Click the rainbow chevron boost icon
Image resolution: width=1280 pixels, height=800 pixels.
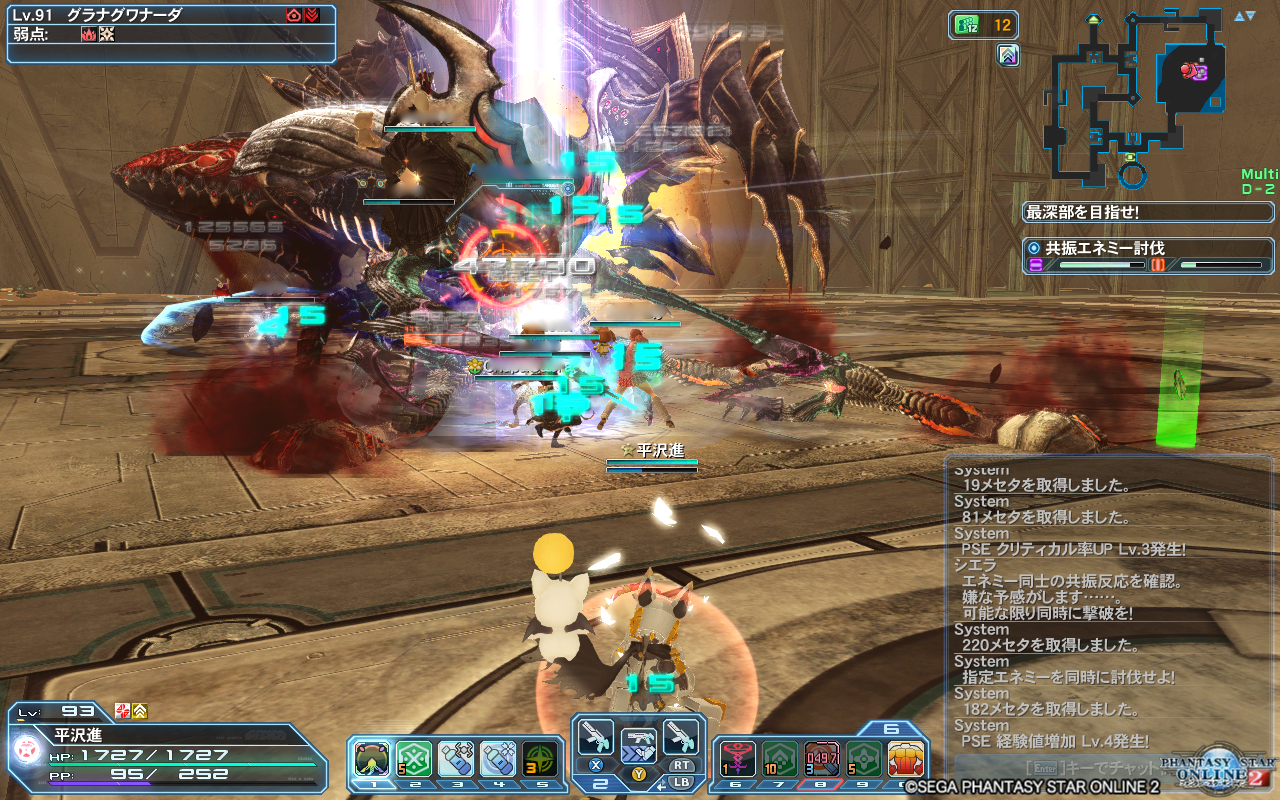pyautogui.click(x=1008, y=55)
